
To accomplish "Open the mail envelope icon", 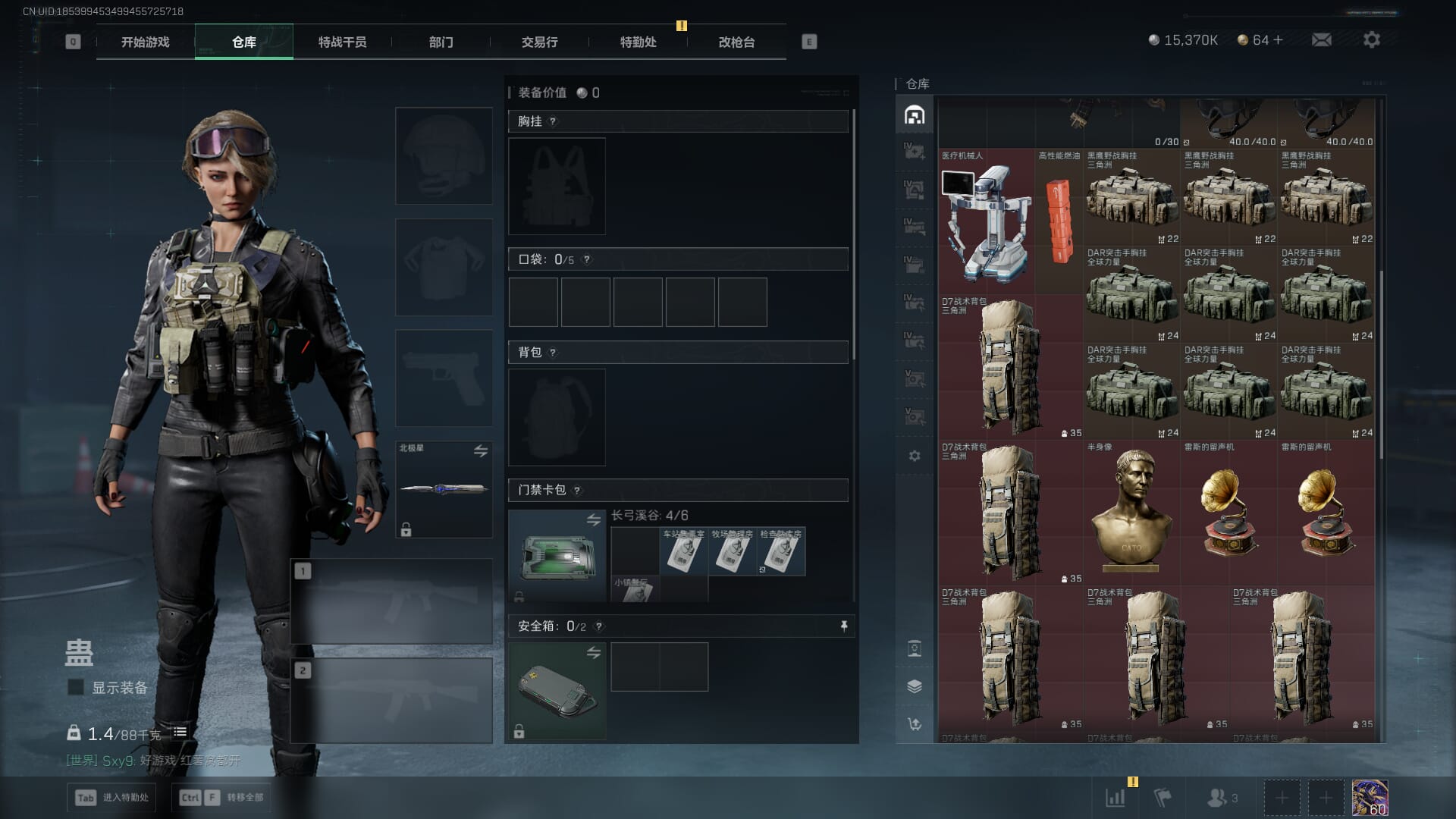I will pos(1321,39).
